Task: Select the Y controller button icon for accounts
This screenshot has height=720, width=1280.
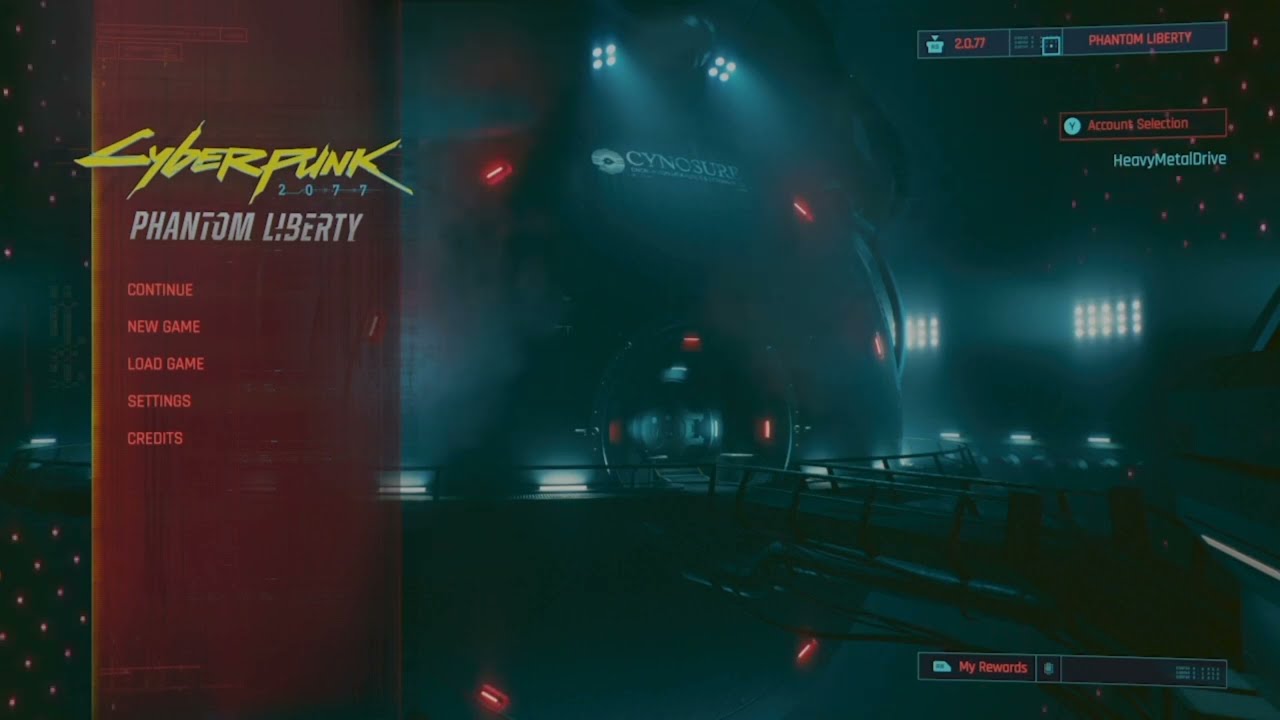Action: click(x=1073, y=122)
